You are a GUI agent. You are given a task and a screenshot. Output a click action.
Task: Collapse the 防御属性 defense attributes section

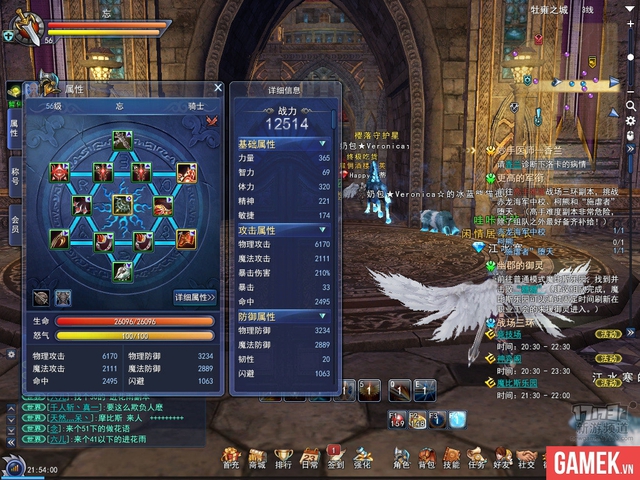click(x=323, y=316)
